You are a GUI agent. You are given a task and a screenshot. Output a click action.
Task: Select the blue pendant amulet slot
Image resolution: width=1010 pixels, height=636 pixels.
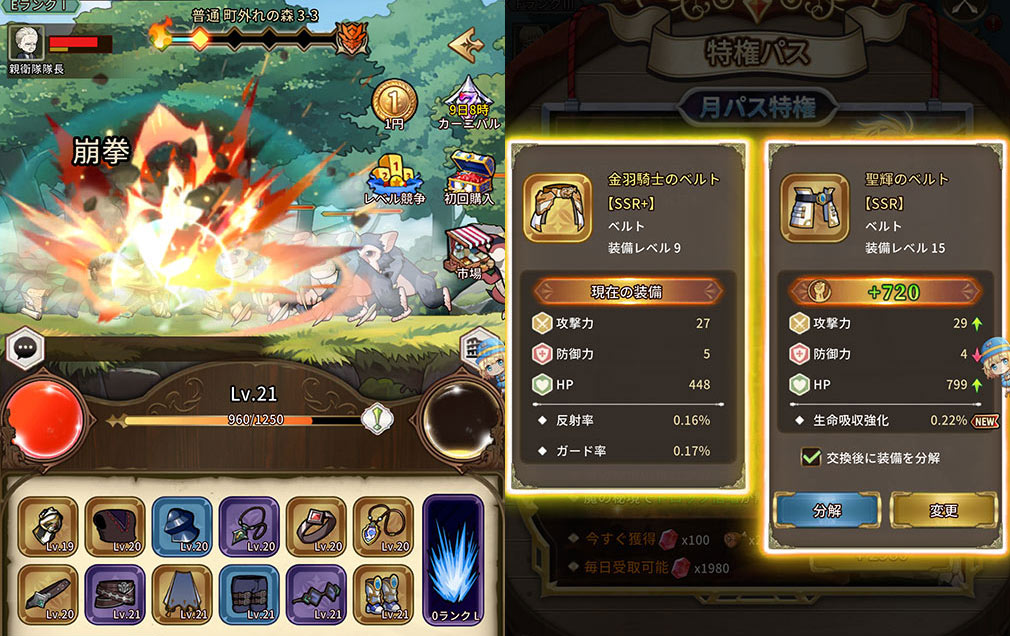(x=383, y=526)
